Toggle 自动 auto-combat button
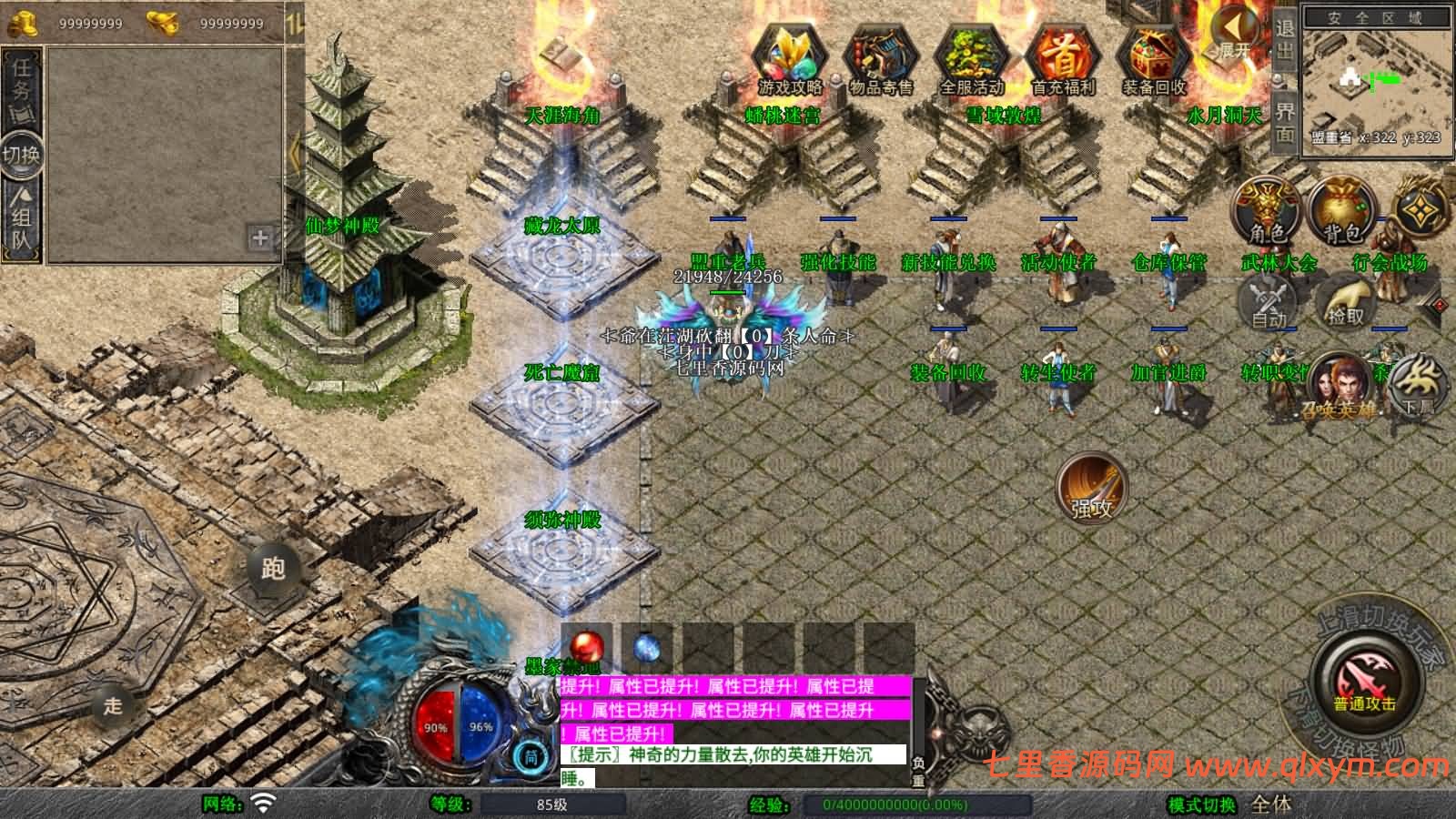Screen dimensions: 1456x819 pos(1269,300)
